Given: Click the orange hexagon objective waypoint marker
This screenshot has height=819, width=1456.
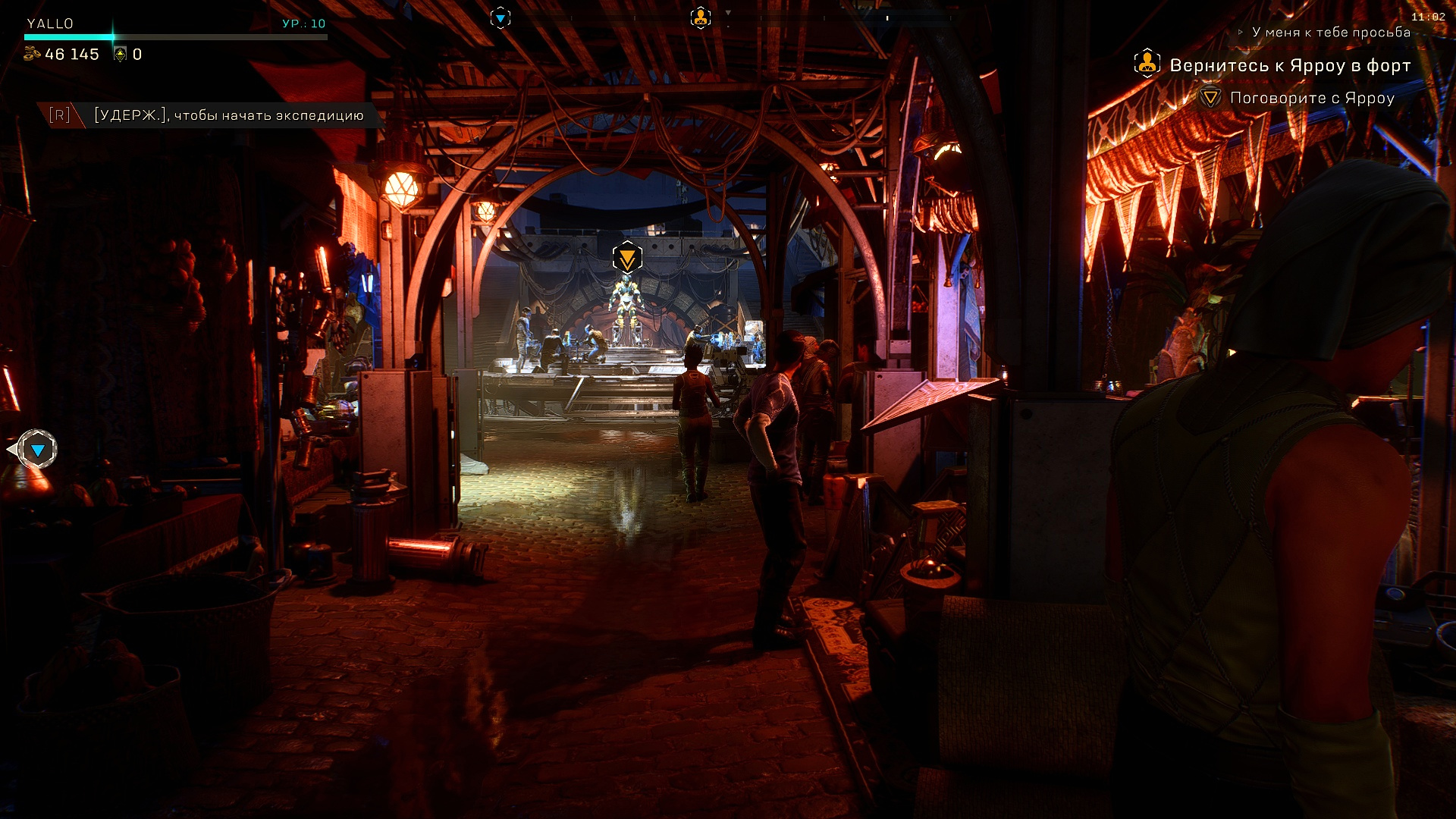Looking at the screenshot, I should tap(627, 258).
